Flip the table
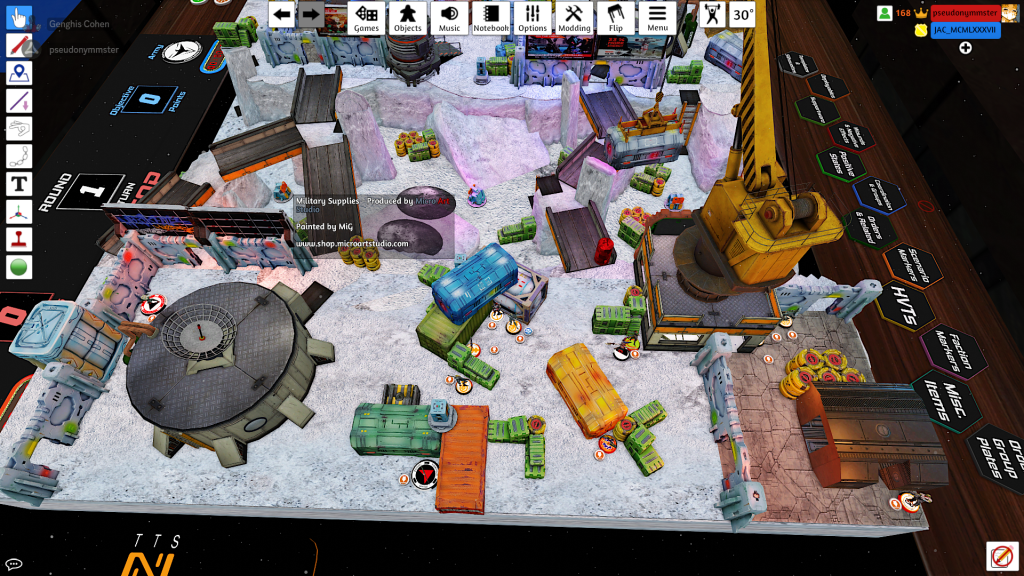1024x576 pixels. [616, 17]
